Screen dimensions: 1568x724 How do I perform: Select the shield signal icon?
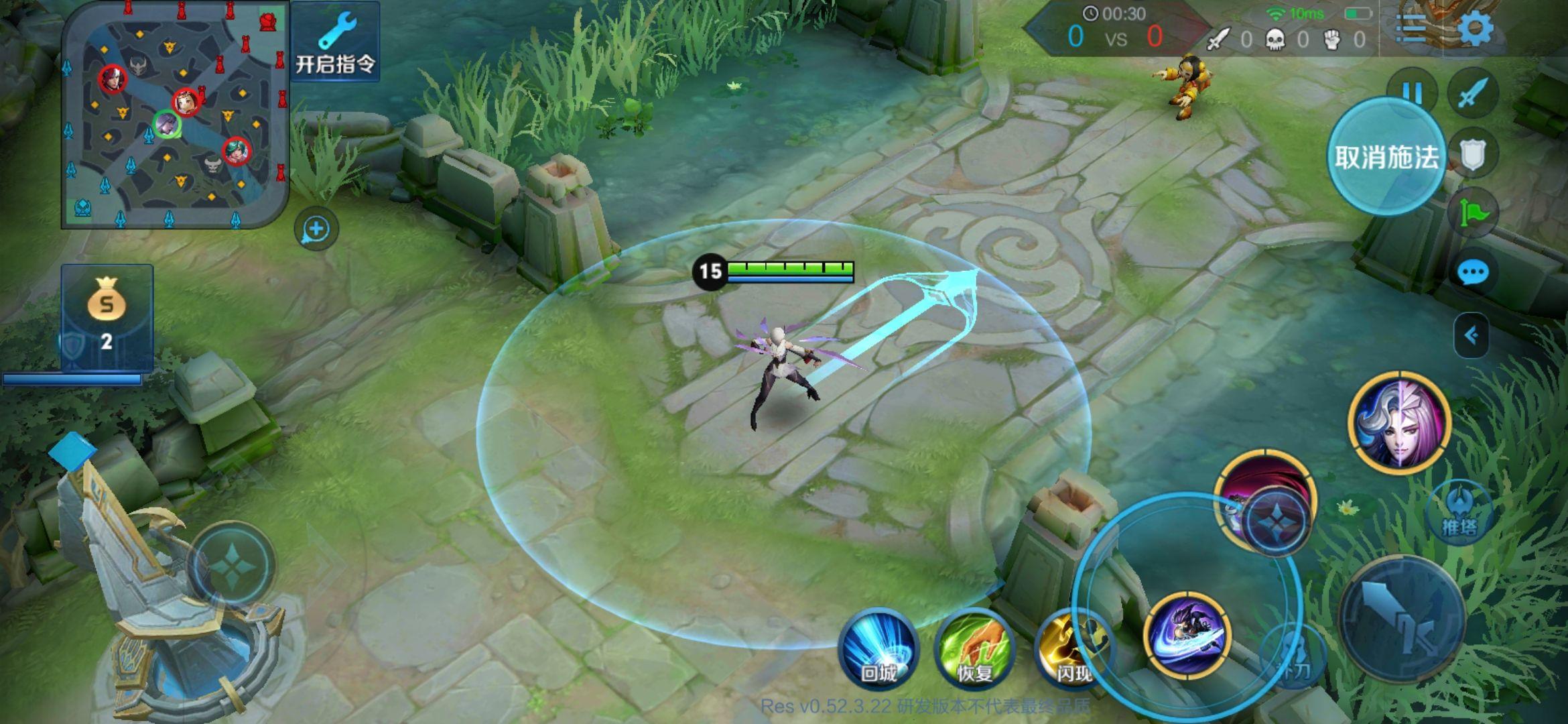coord(1474,155)
